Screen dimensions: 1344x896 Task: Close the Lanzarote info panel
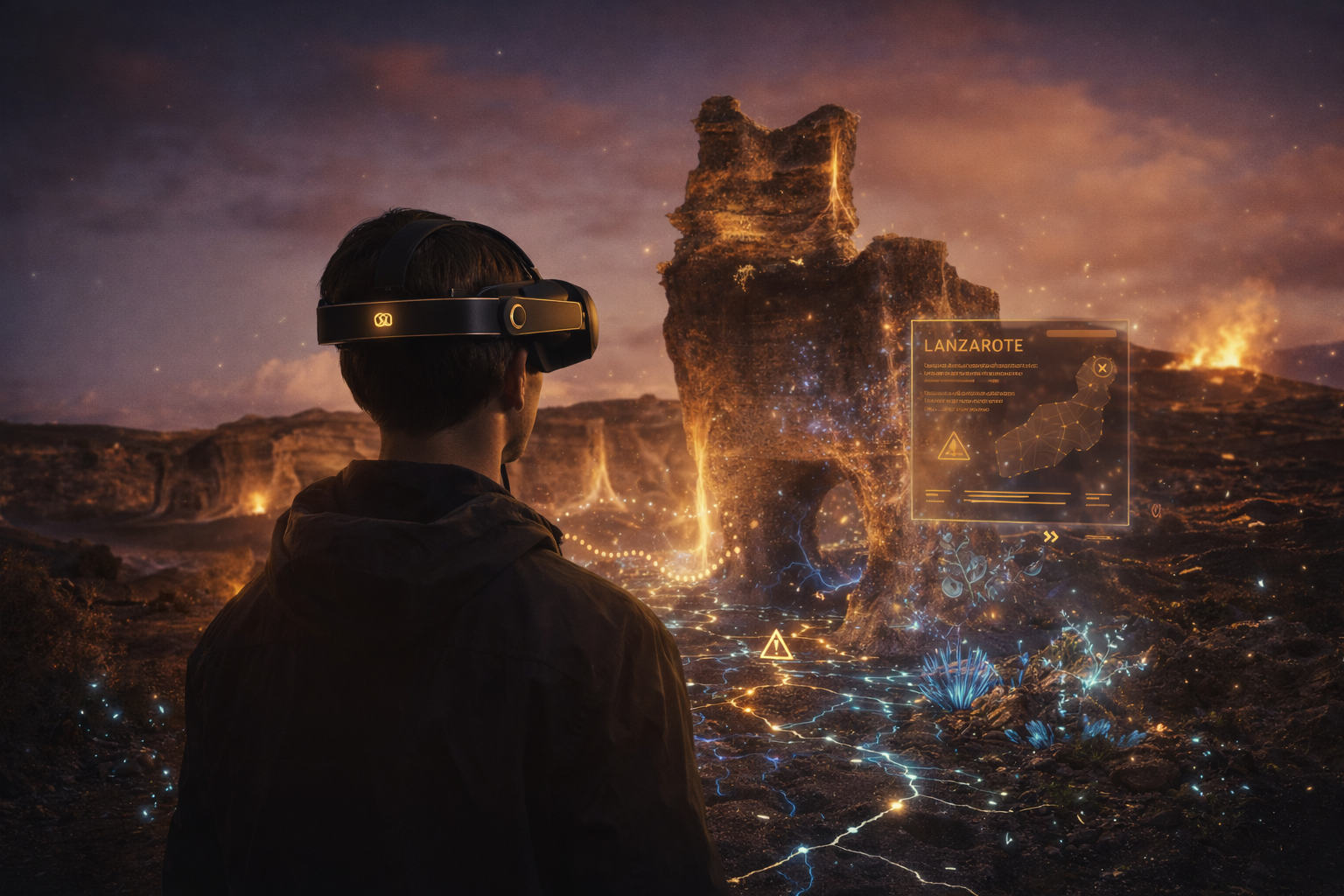1102,367
